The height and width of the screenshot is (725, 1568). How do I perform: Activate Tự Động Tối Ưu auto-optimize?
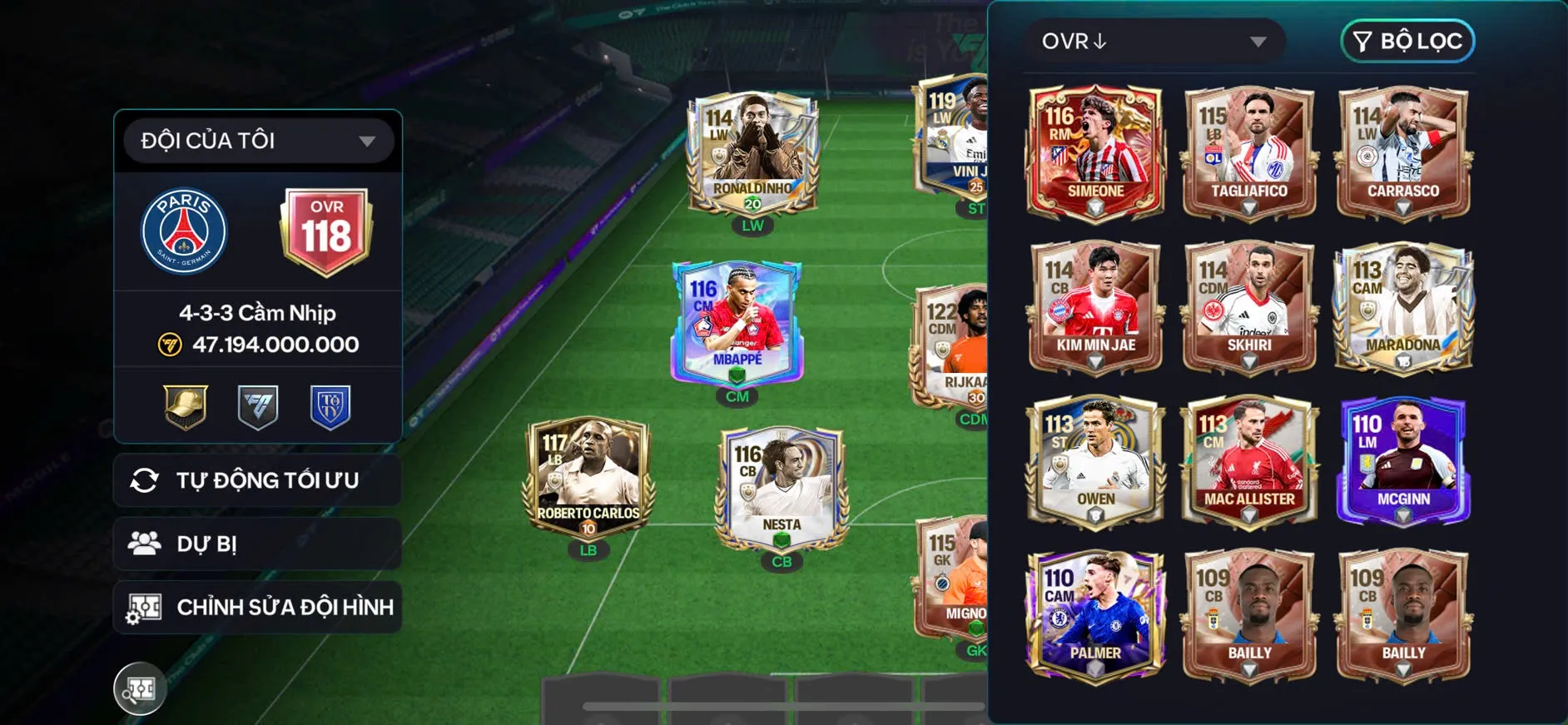tap(258, 480)
